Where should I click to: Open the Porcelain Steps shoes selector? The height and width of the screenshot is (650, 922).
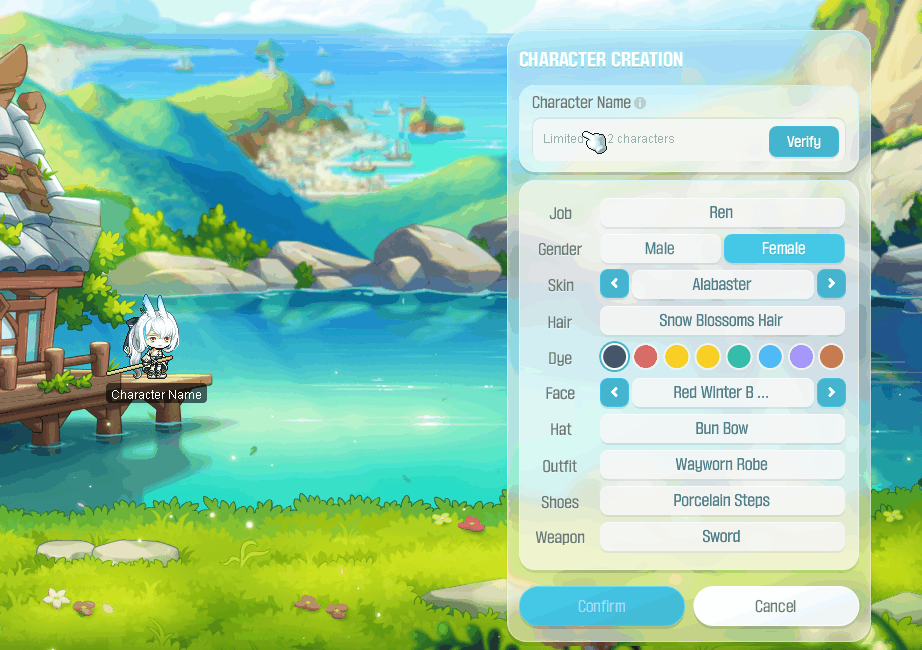pyautogui.click(x=721, y=500)
